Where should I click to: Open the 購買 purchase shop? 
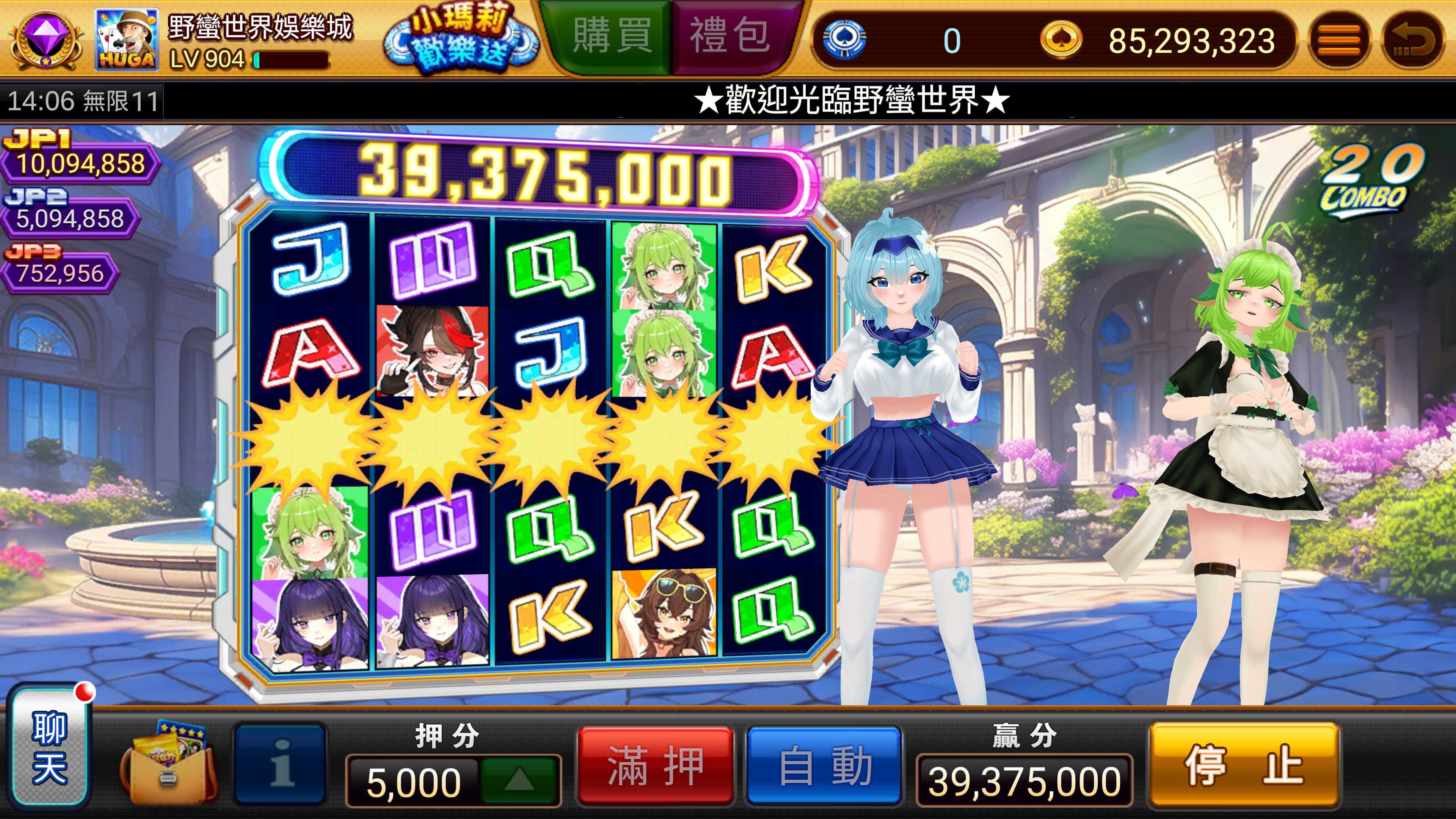[x=612, y=36]
